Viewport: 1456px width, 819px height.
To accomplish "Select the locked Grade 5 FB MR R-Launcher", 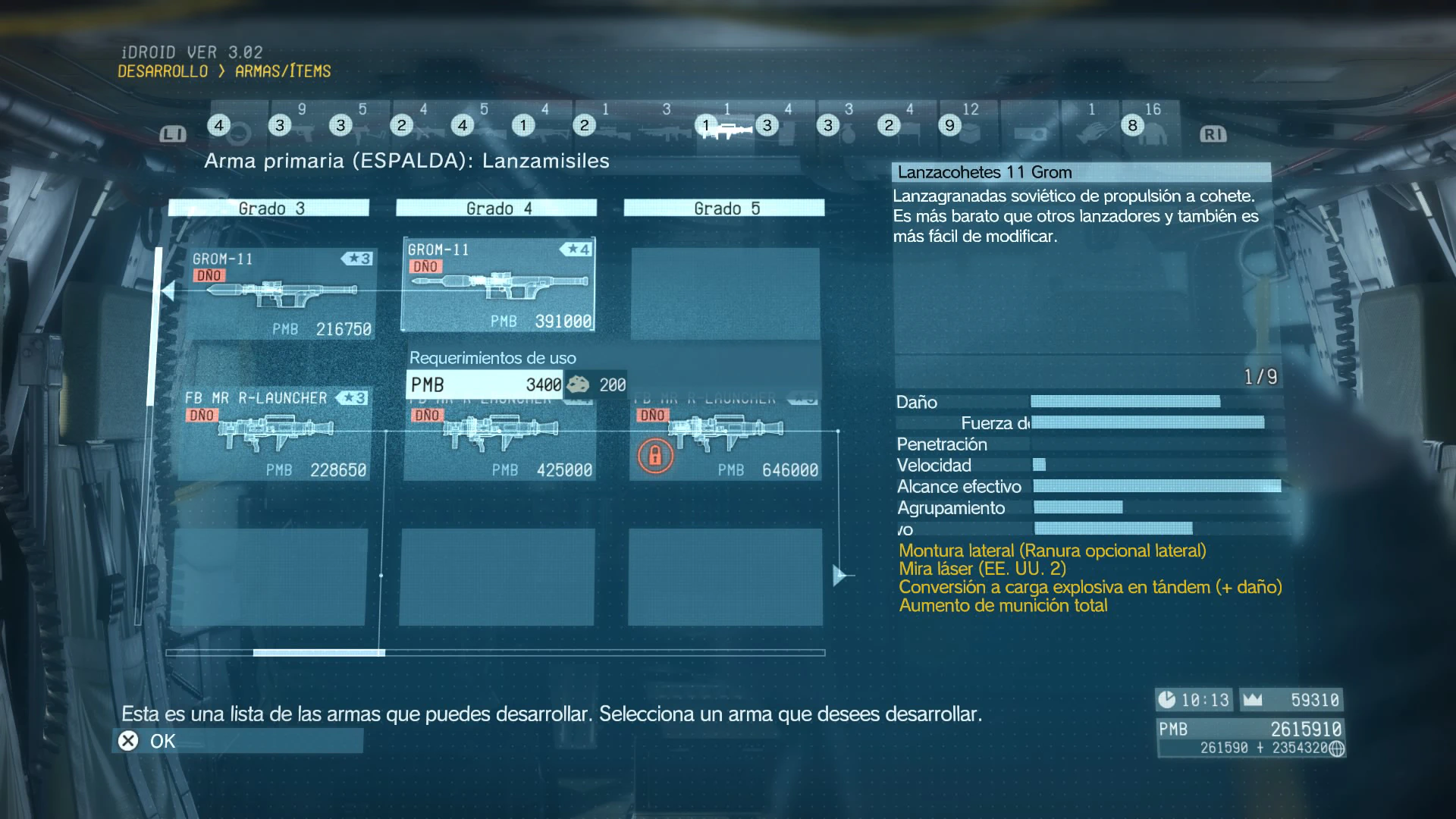I will (725, 436).
